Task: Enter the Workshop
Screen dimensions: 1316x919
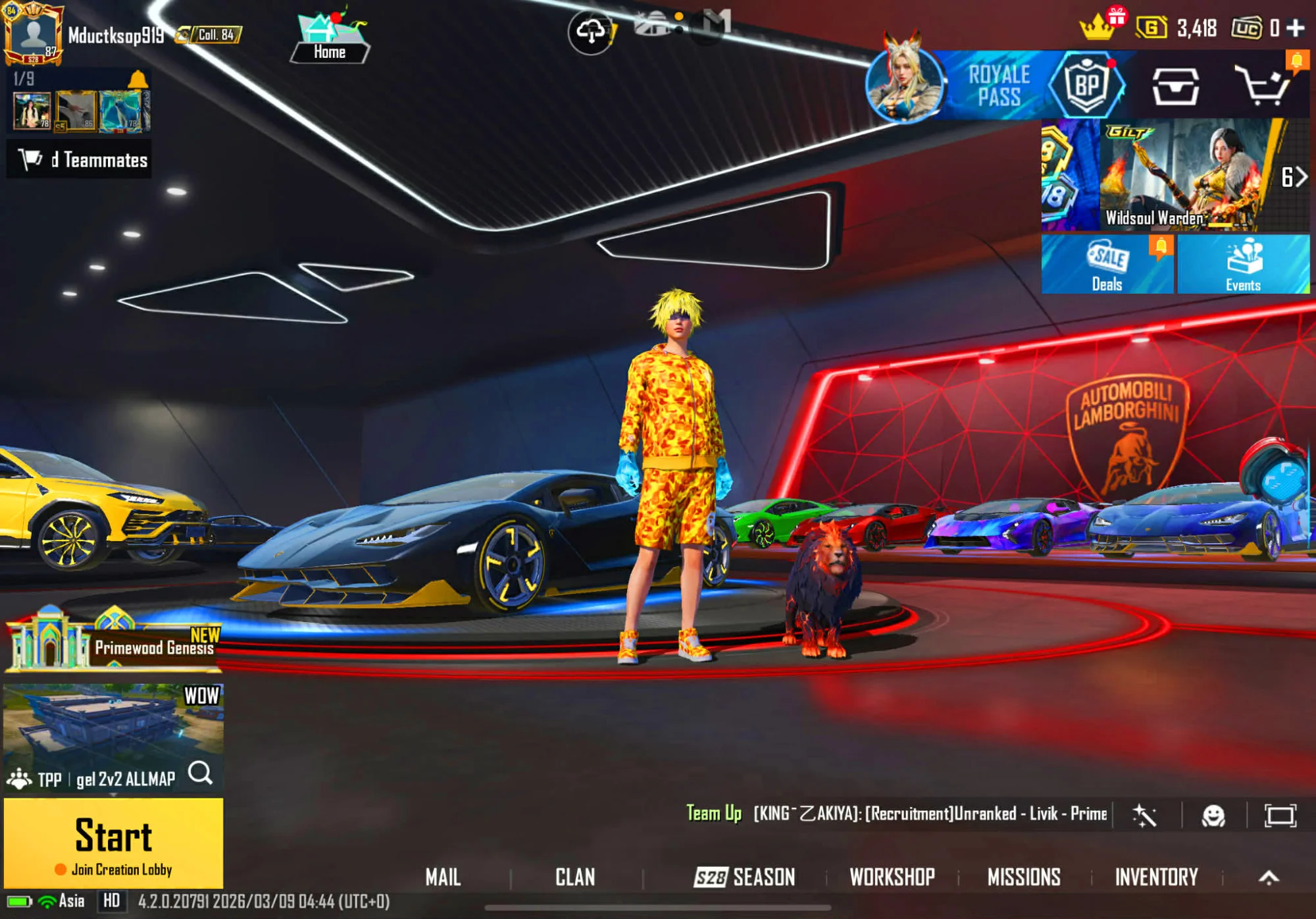Action: [x=892, y=877]
